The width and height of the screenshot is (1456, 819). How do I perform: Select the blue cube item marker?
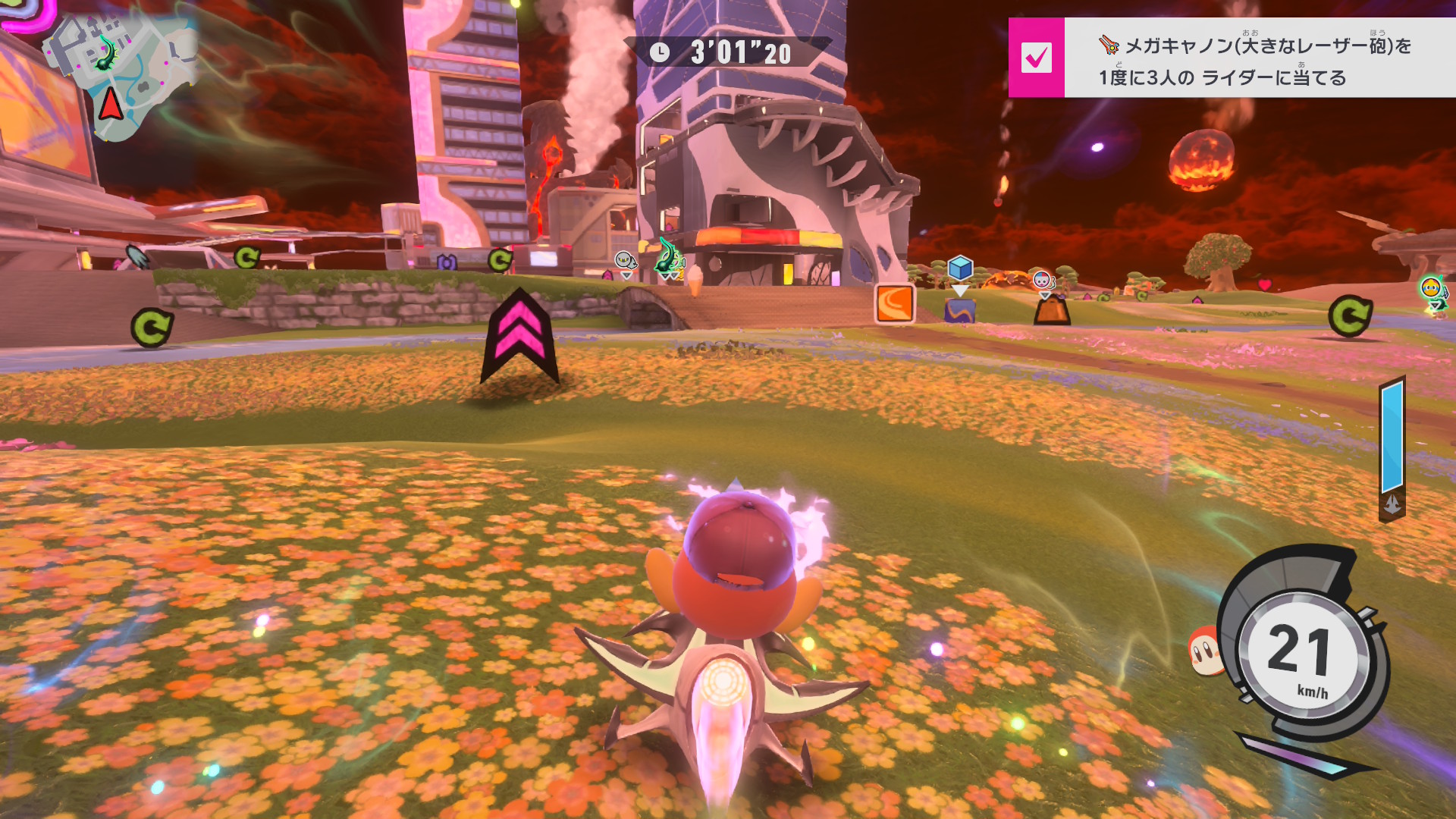click(x=960, y=268)
